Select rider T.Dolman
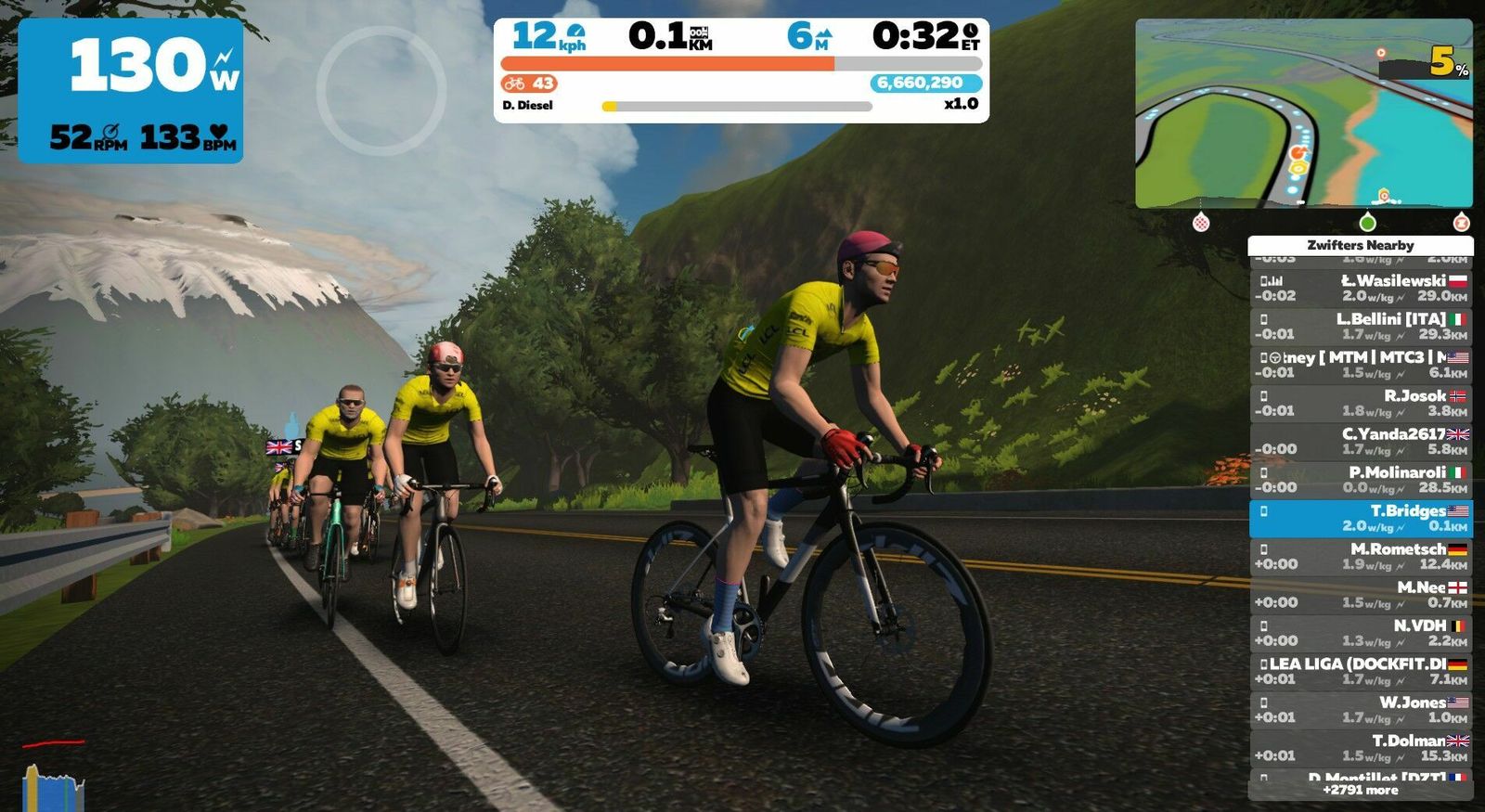 pyautogui.click(x=1361, y=748)
